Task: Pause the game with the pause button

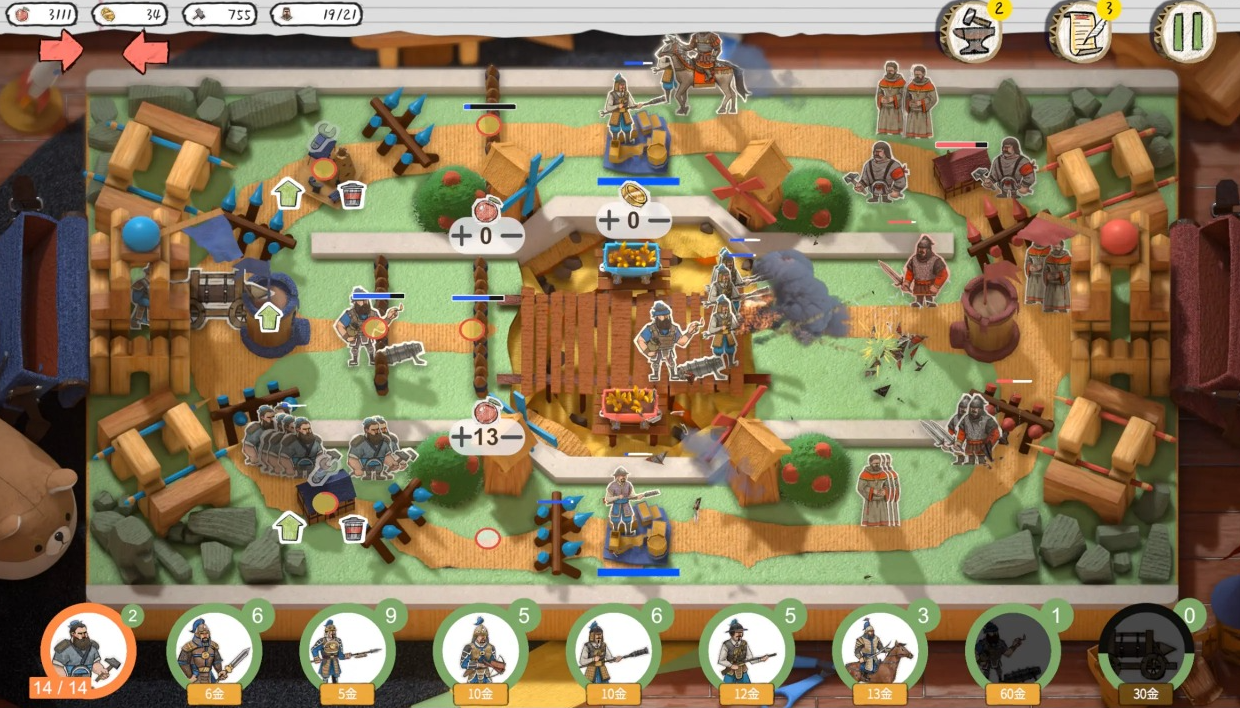Action: 1185,32
